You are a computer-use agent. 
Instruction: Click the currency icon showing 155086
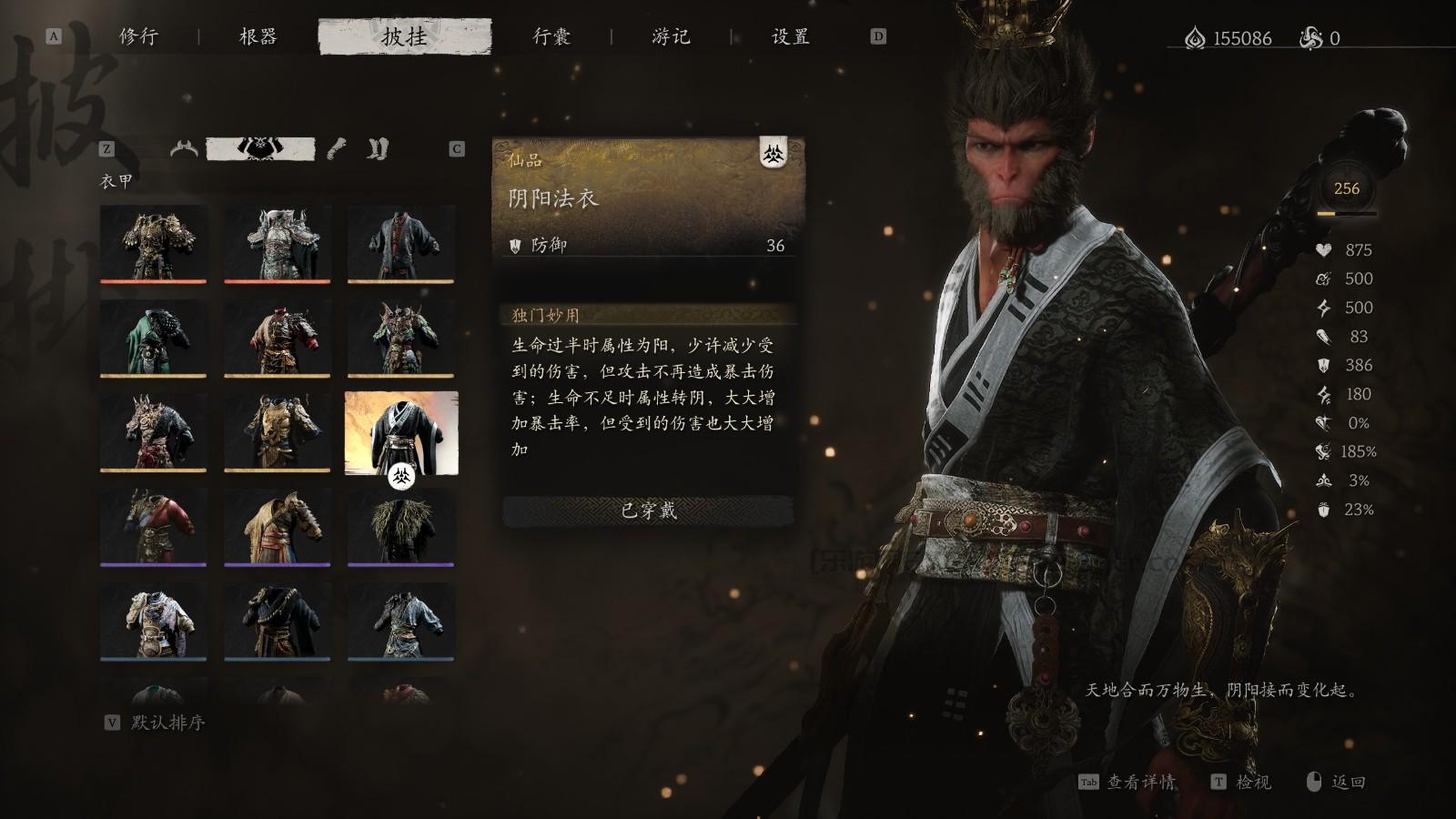click(x=1195, y=38)
